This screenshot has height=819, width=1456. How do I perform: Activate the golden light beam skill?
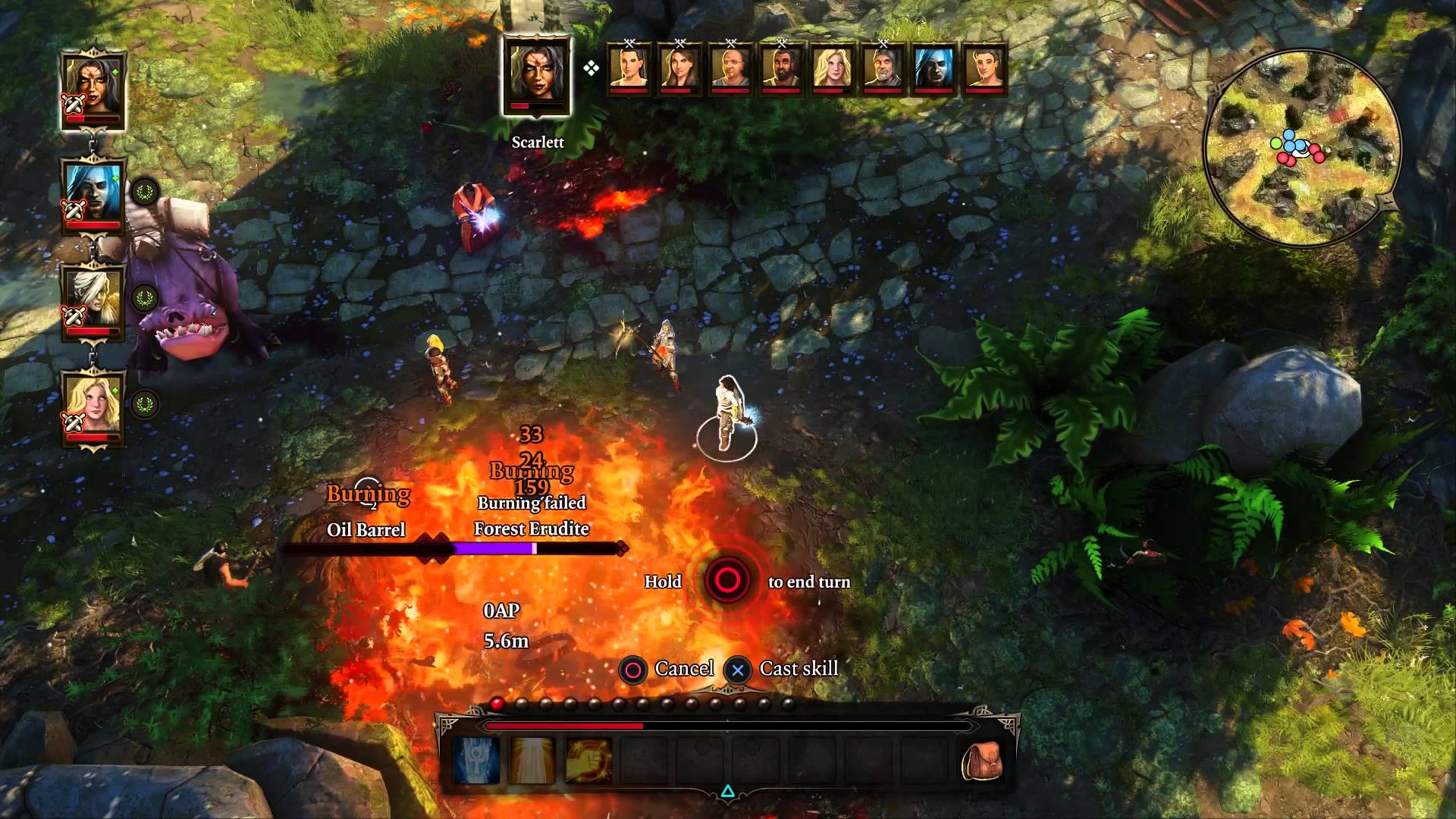(x=532, y=761)
